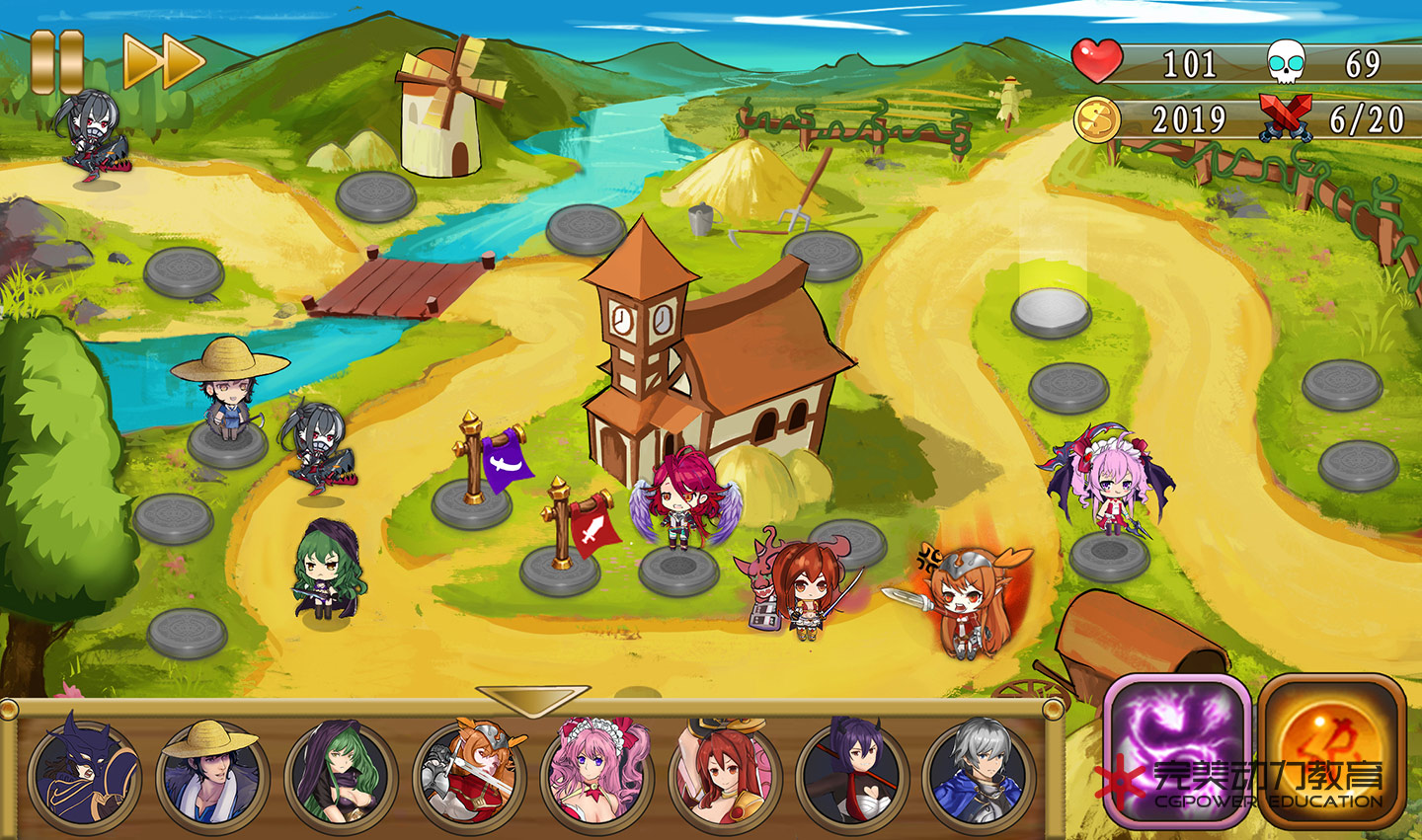Activate fast-forward speed

click(163, 61)
